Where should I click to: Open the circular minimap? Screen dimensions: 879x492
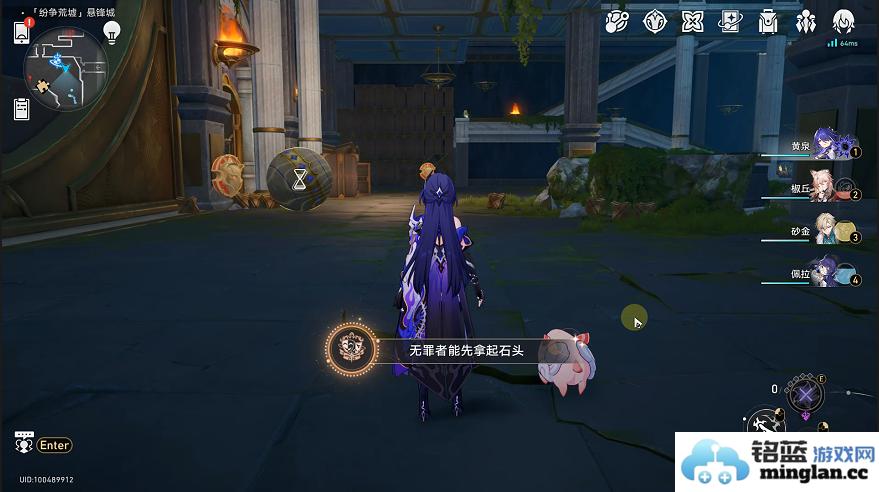click(x=65, y=68)
